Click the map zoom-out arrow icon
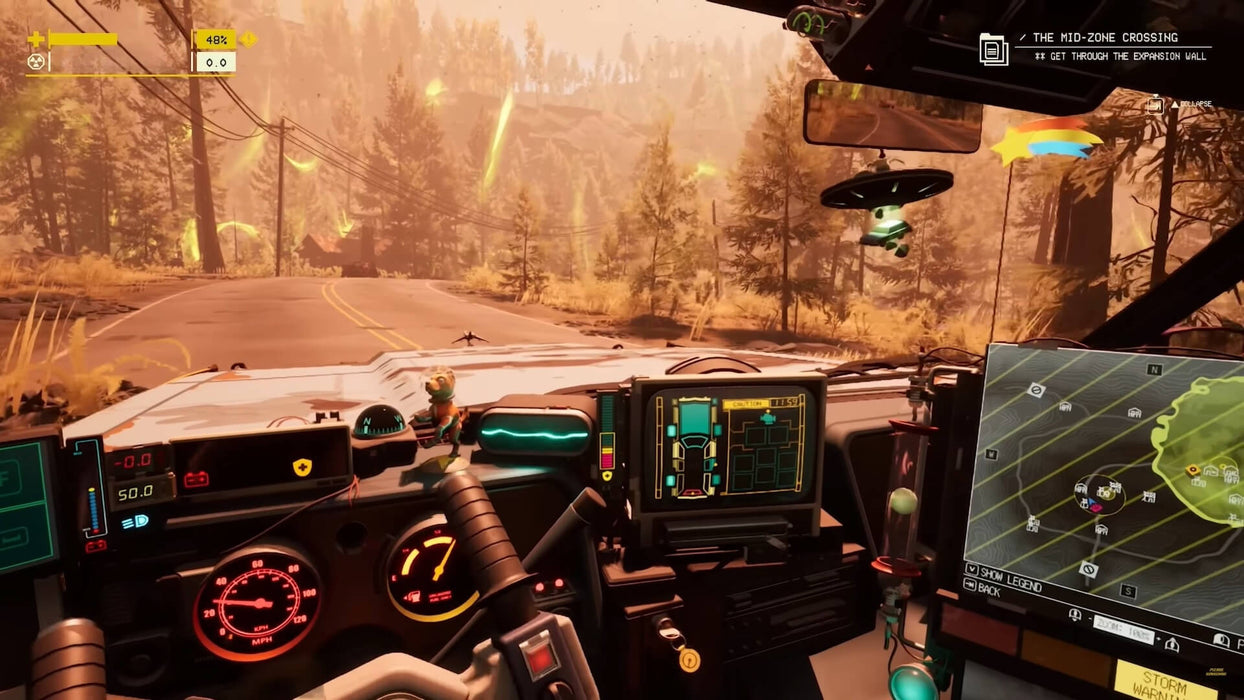 (x=1075, y=615)
